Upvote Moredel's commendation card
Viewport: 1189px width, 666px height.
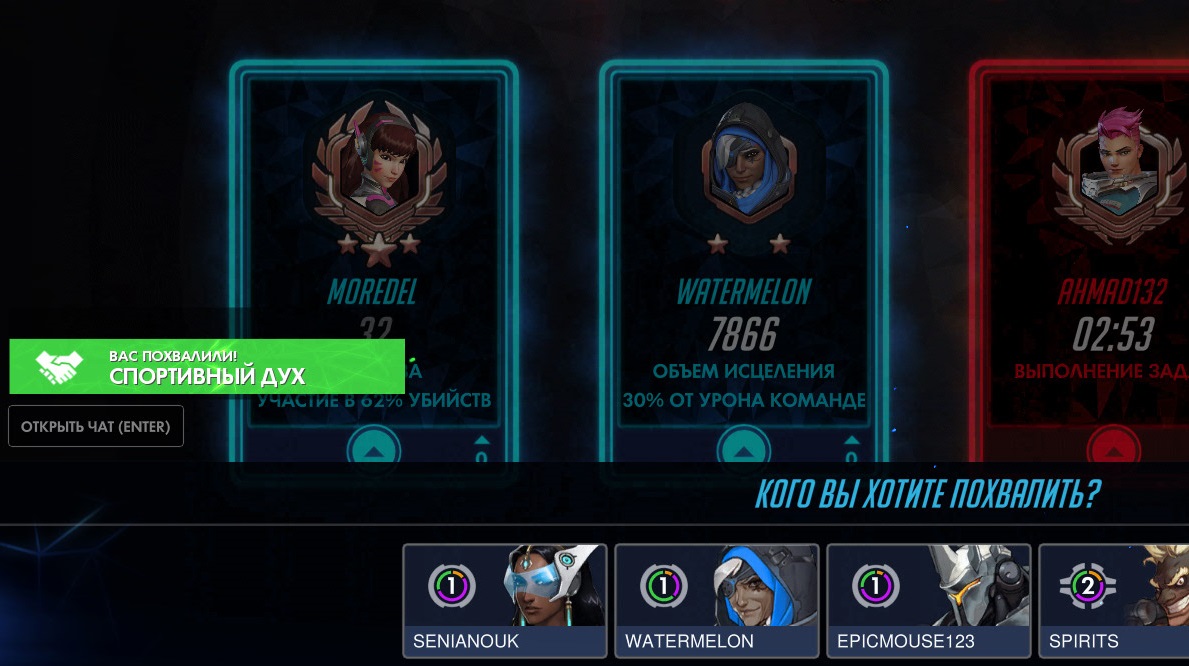tap(373, 450)
